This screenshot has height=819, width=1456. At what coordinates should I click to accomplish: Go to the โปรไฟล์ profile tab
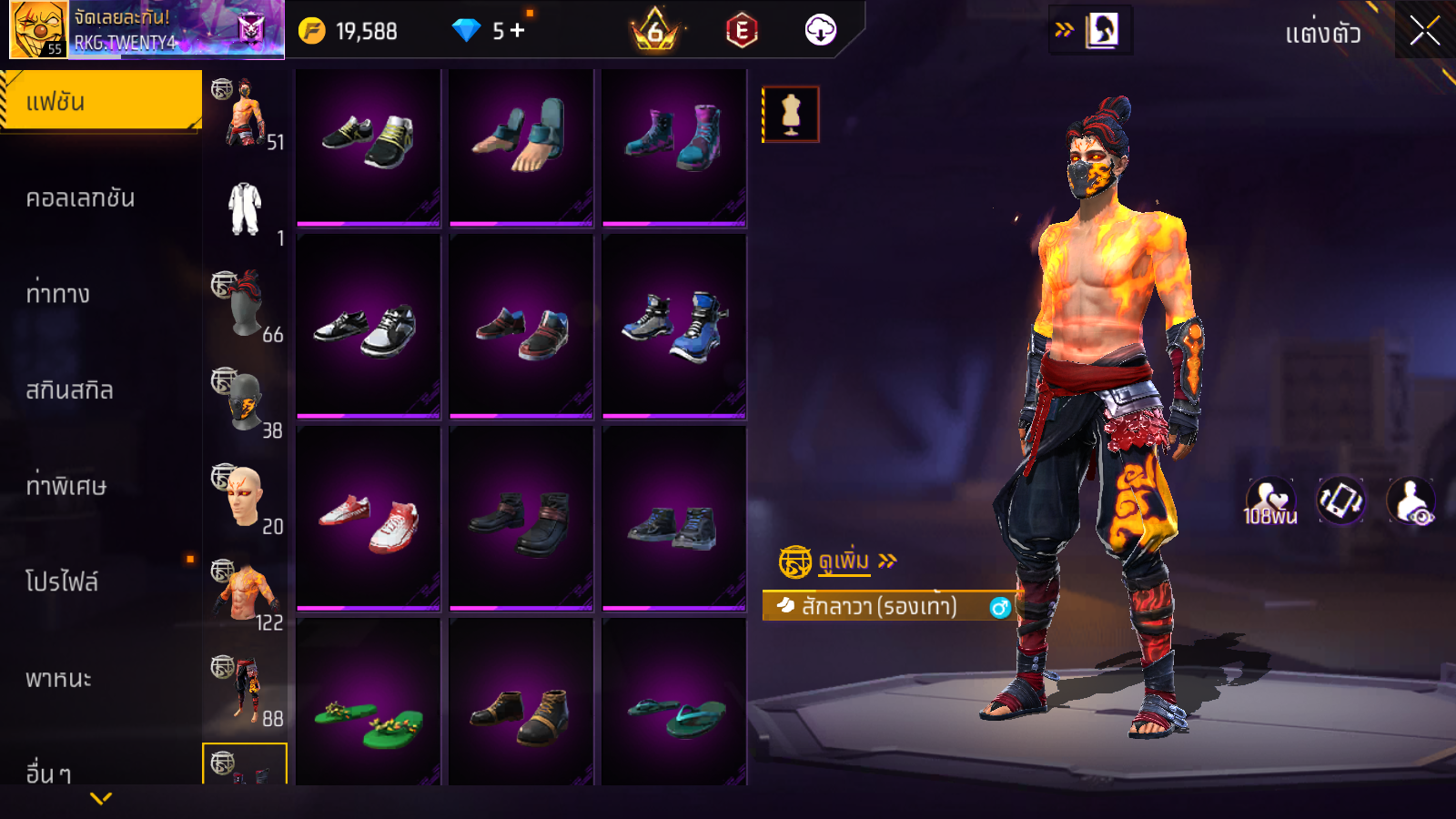(x=62, y=582)
